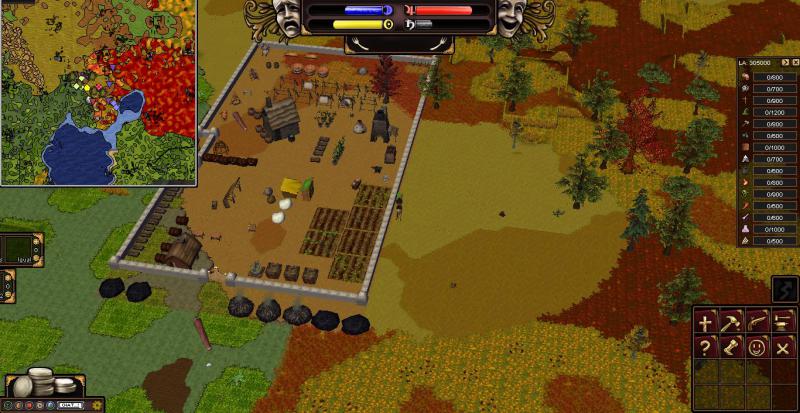Image resolution: width=800 pixels, height=413 pixels.
Task: Click the right comedy mask ornament
Action: [x=512, y=18]
